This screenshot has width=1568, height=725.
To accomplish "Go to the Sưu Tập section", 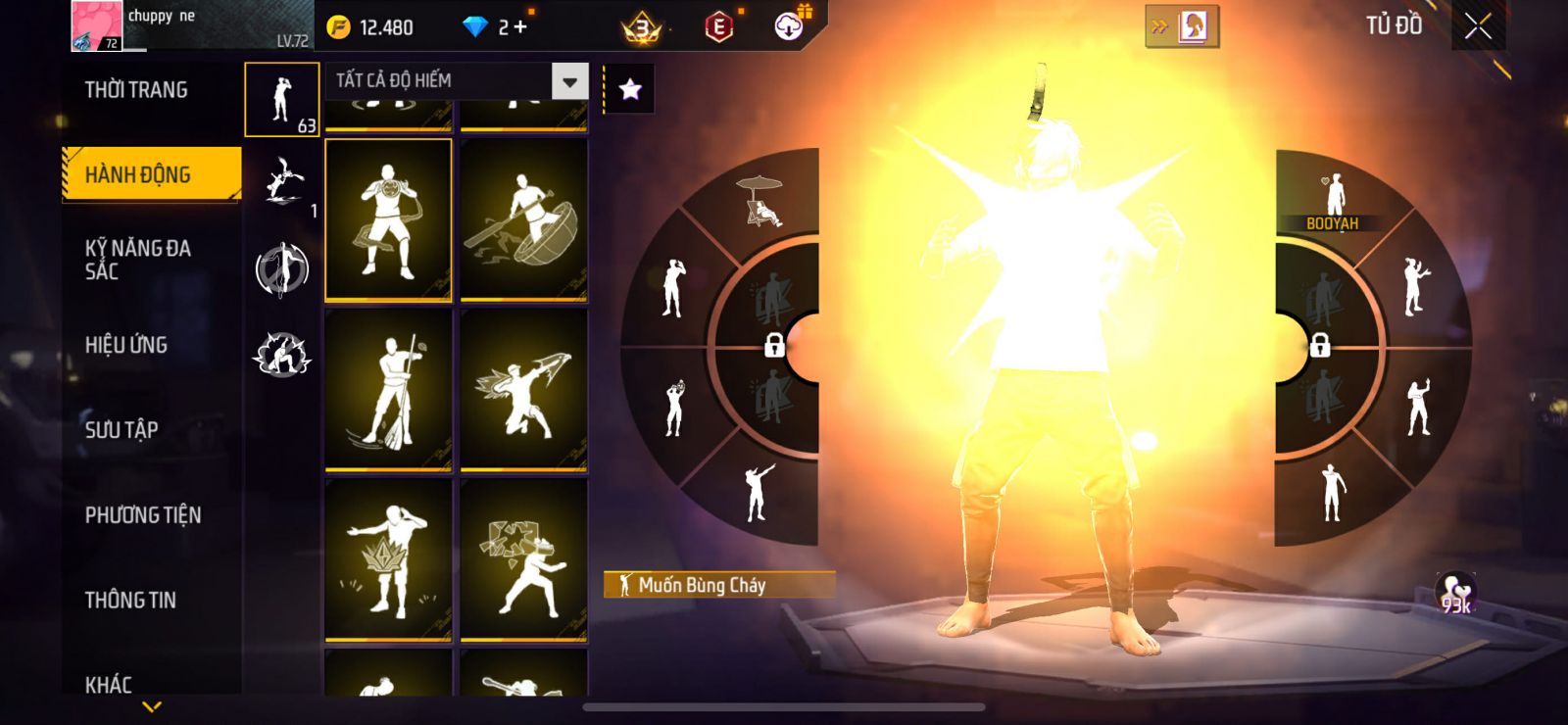I will click(122, 429).
